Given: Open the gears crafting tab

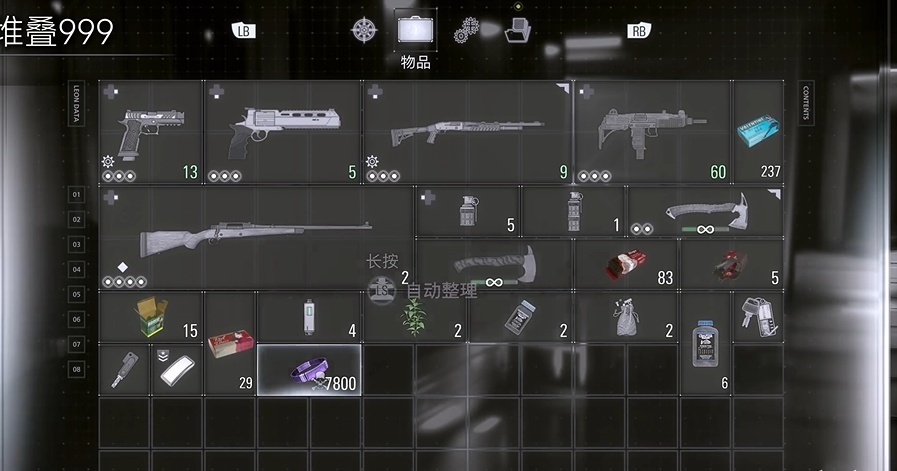Looking at the screenshot, I should point(466,30).
